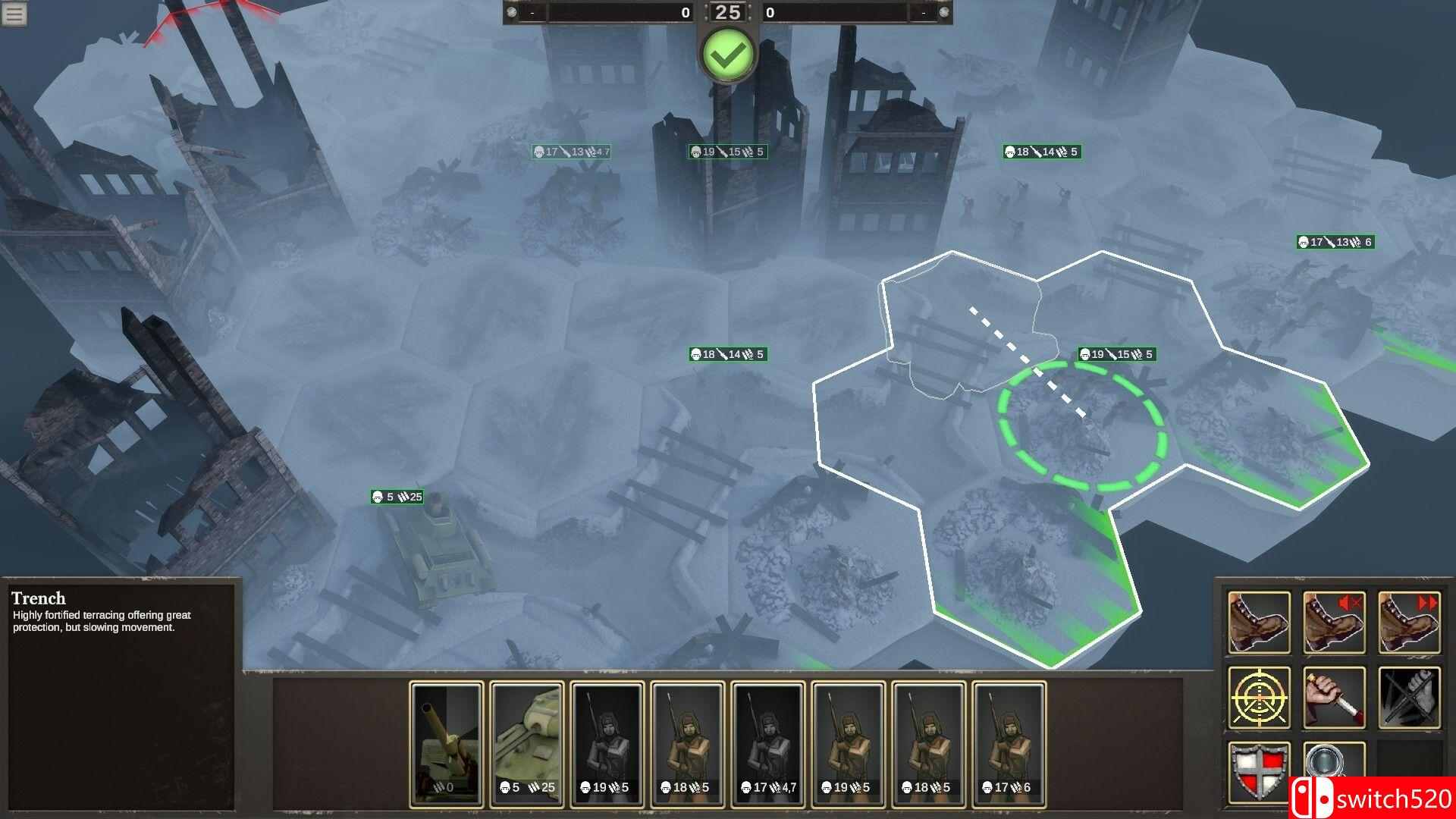Viewport: 1456px width, 819px height.
Task: Choose the tank unit card in the roster
Action: pyautogui.click(x=527, y=743)
